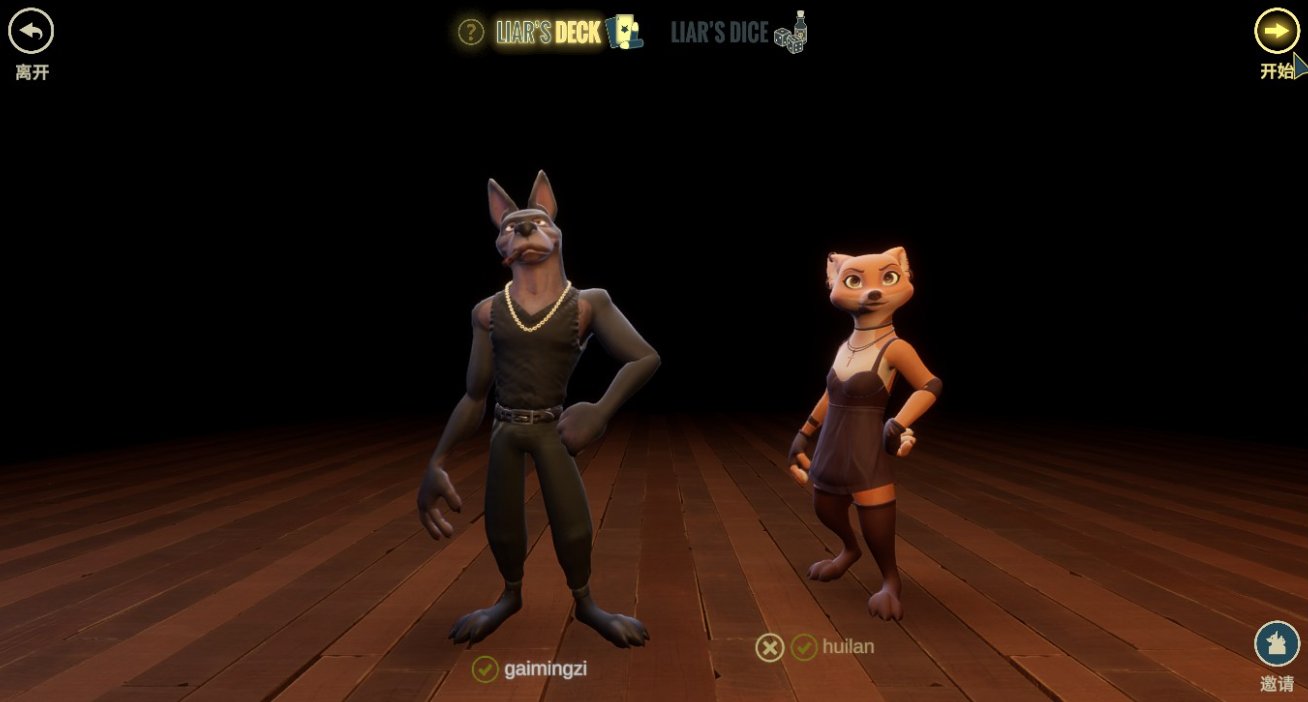Toggle the ready checkmark beside gaimingzi
Screen dimensions: 1308x702
pyautogui.click(x=485, y=669)
